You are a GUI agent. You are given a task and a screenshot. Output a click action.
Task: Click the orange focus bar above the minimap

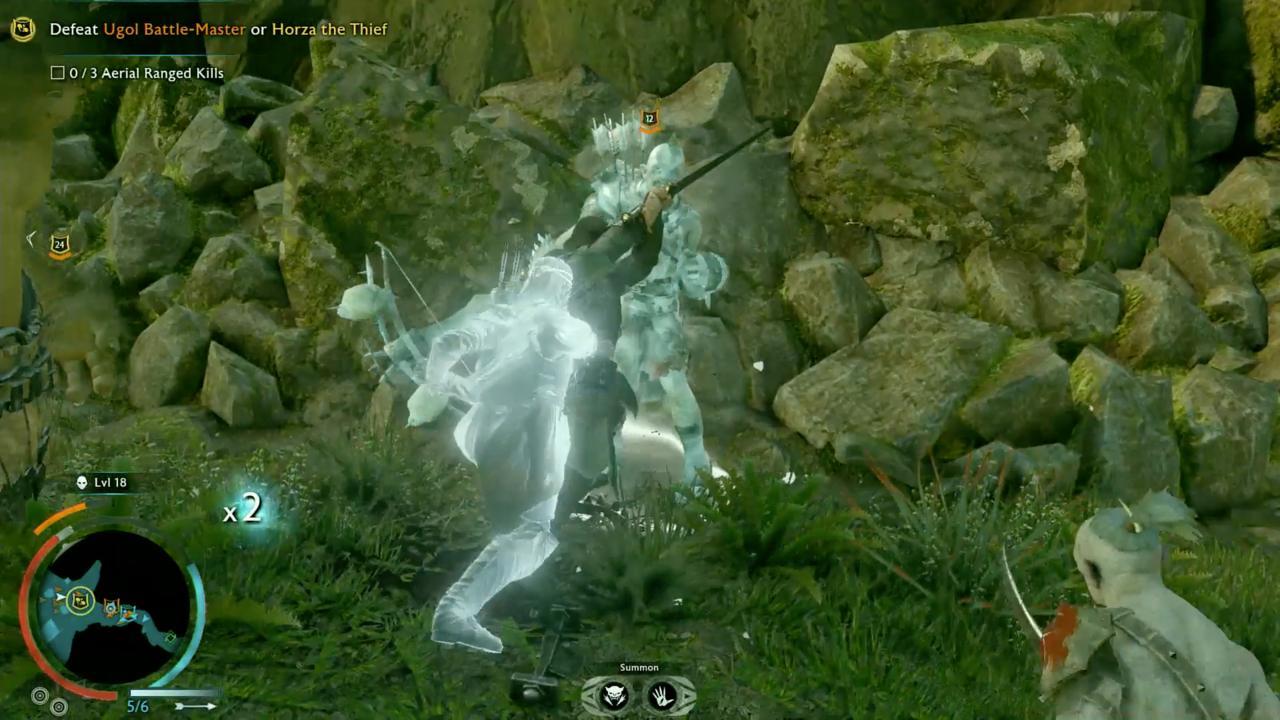click(x=61, y=516)
